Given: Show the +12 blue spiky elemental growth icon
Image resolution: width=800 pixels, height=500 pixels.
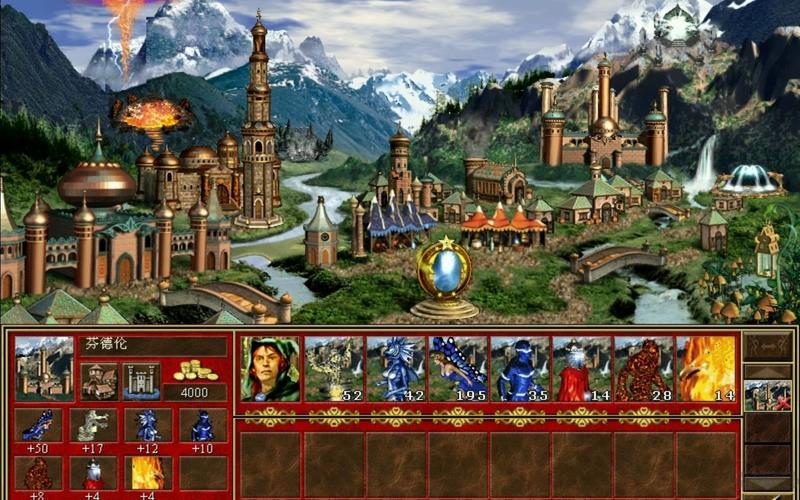Looking at the screenshot, I should pyautogui.click(x=148, y=424).
